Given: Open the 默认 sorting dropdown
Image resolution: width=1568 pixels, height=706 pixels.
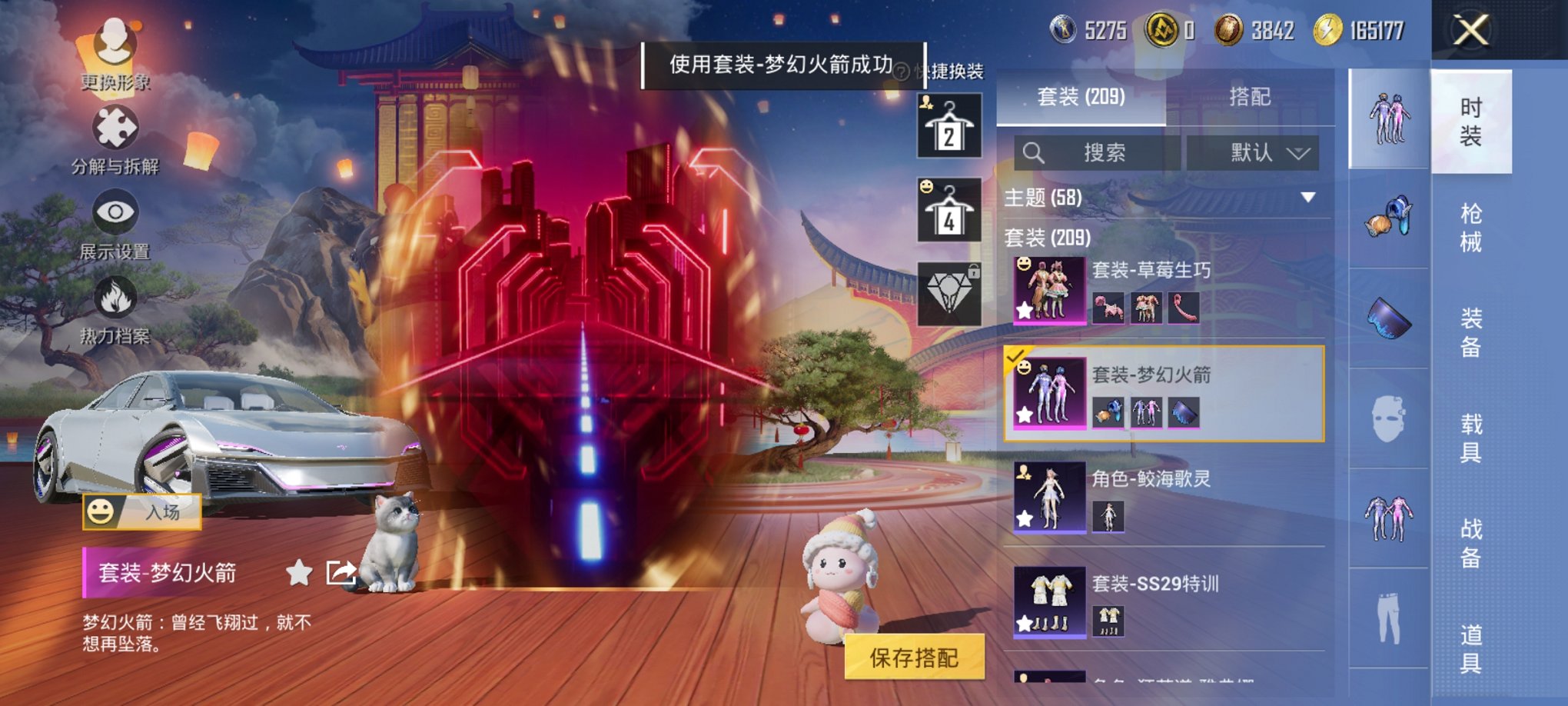Looking at the screenshot, I should point(1265,152).
